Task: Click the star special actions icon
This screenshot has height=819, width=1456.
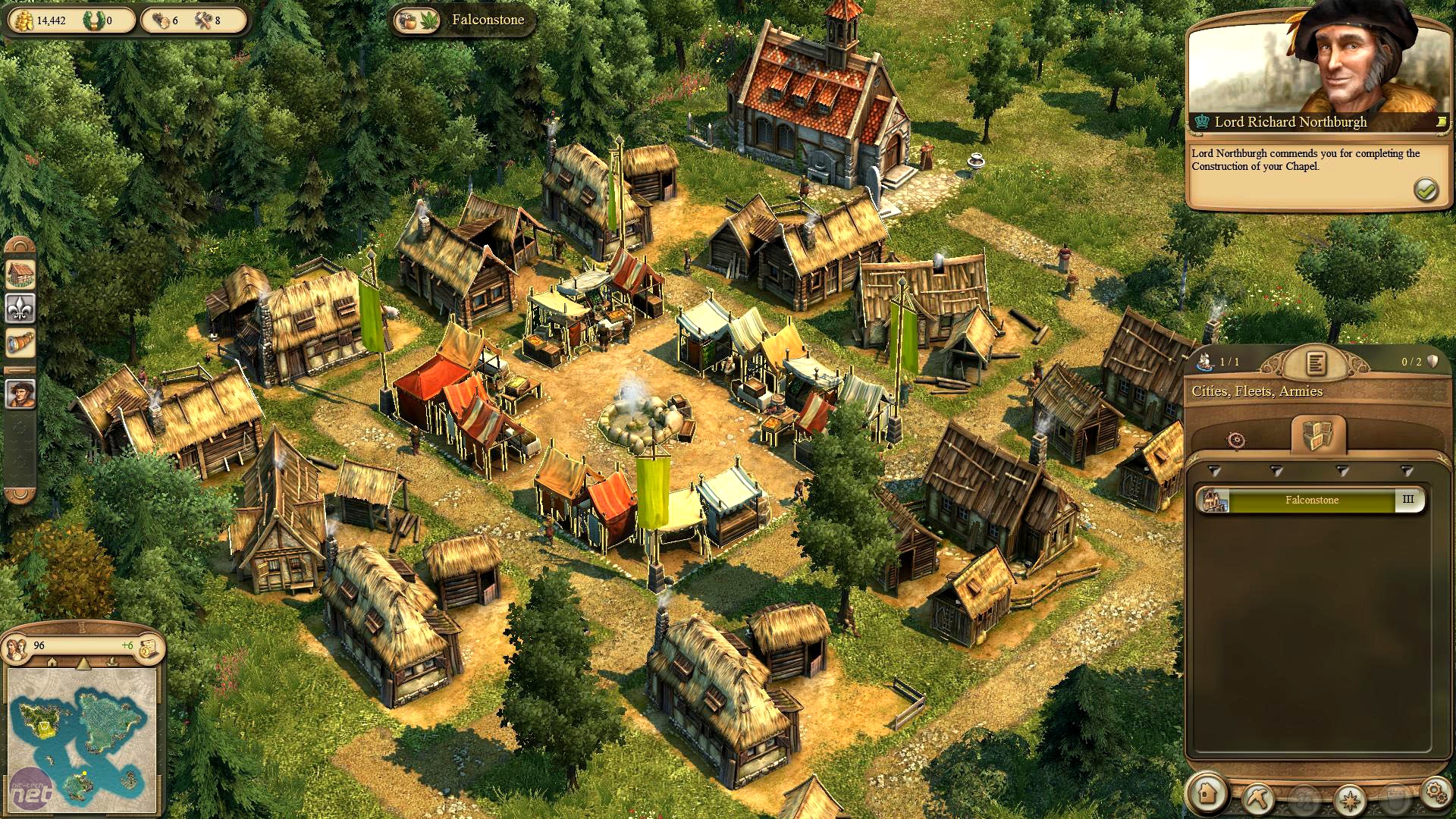Action: click(1350, 800)
